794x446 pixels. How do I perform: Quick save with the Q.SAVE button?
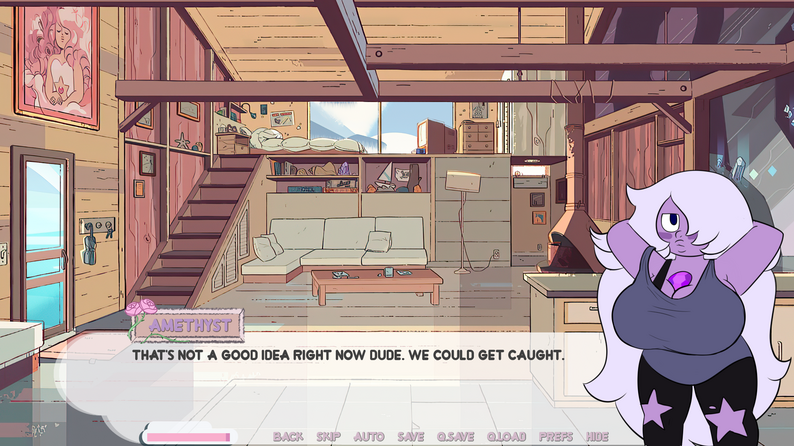pos(456,436)
